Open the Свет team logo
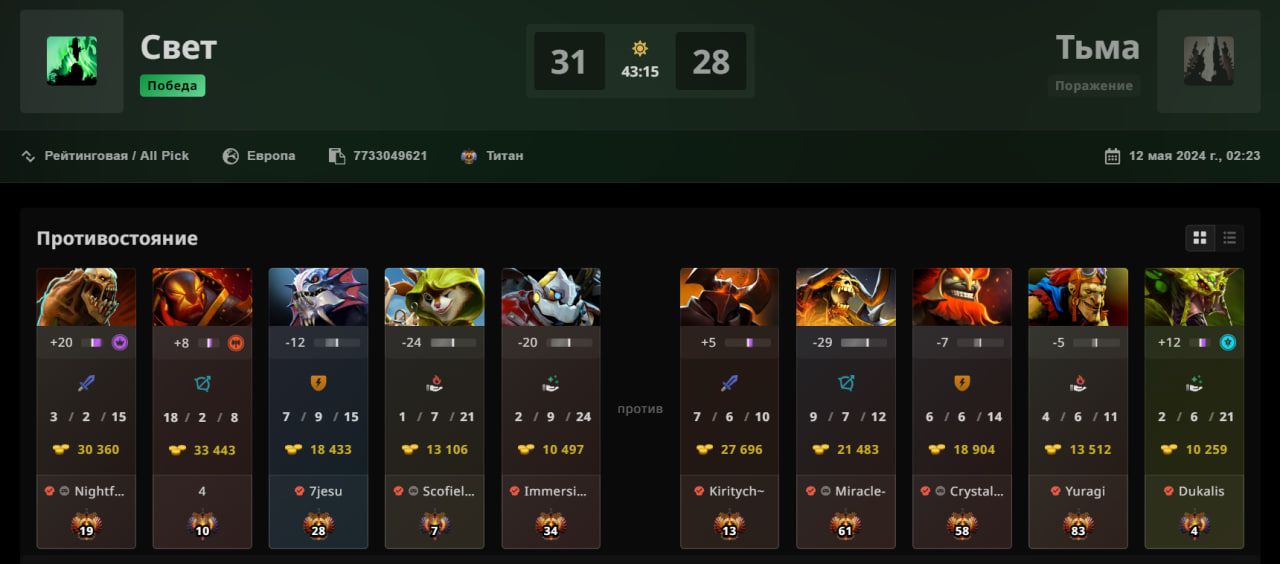 (x=72, y=61)
